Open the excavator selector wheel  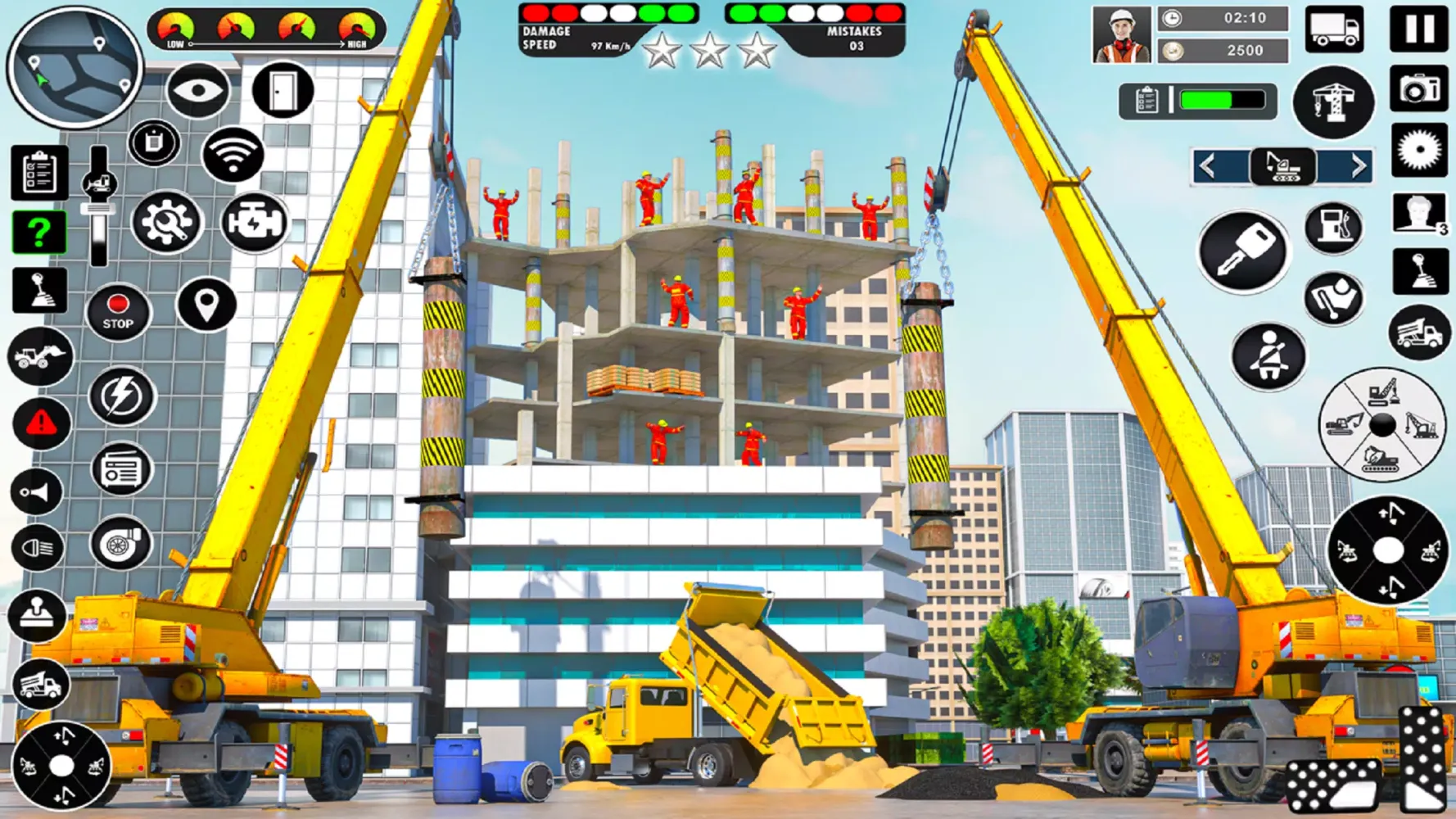(1384, 426)
